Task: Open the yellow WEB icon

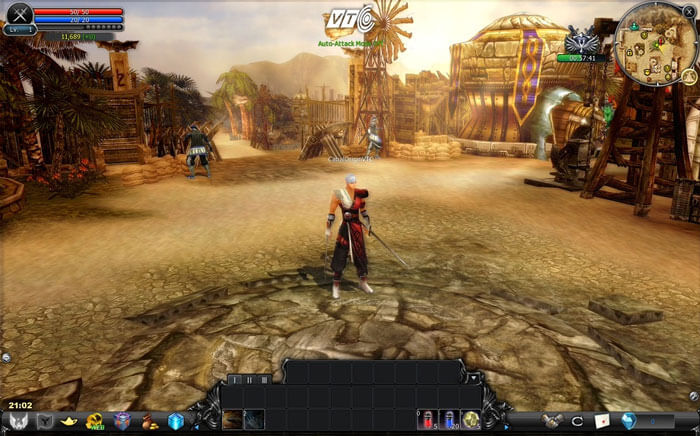Action: [96, 421]
